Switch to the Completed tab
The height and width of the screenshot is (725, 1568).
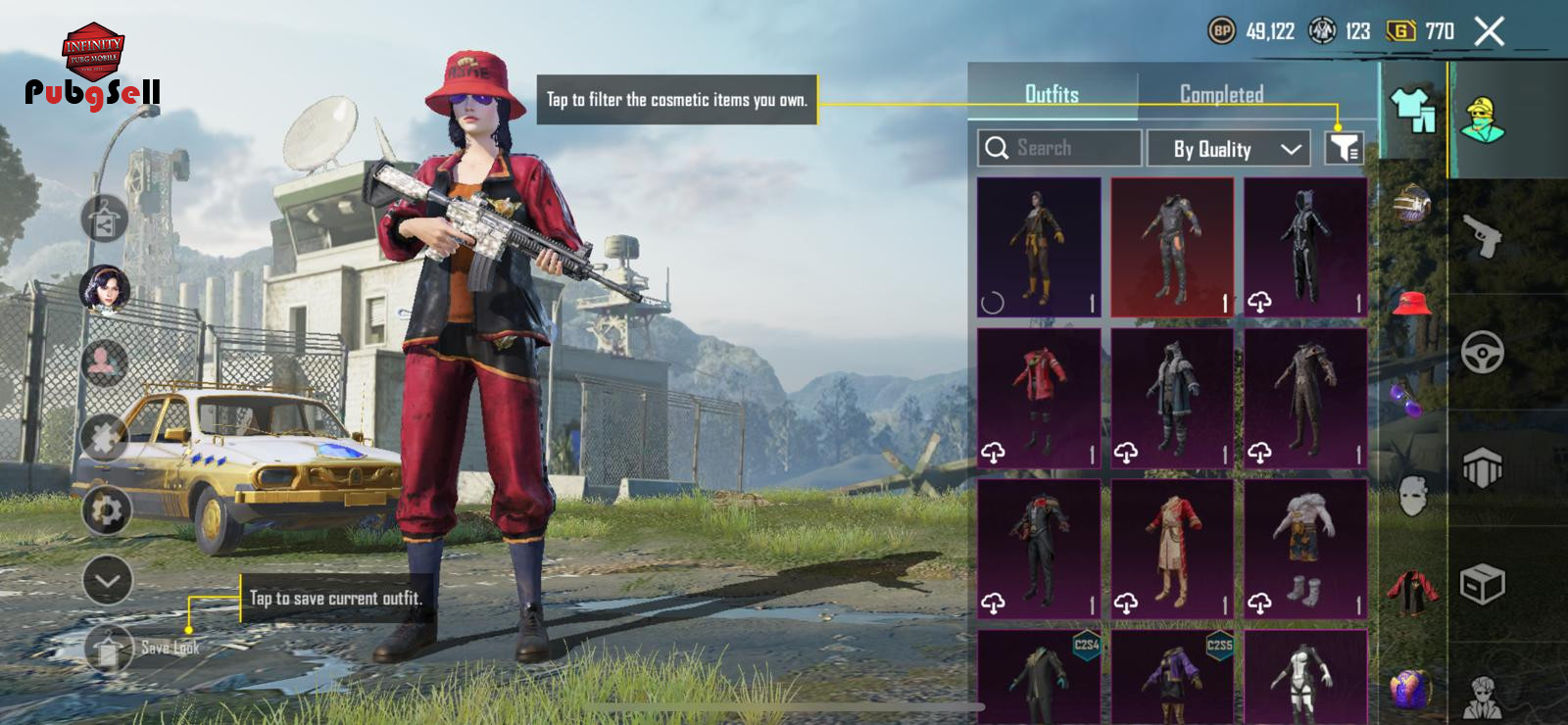point(1221,94)
